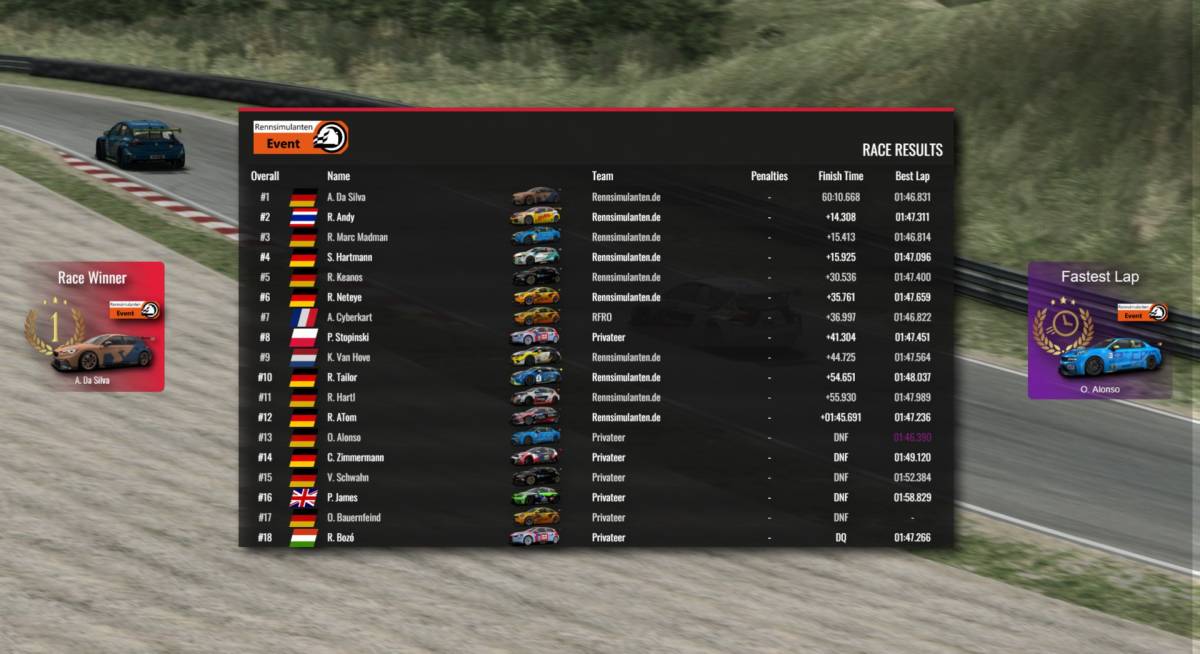
Task: Select R. Bozó's disqualified row
Action: click(x=596, y=537)
